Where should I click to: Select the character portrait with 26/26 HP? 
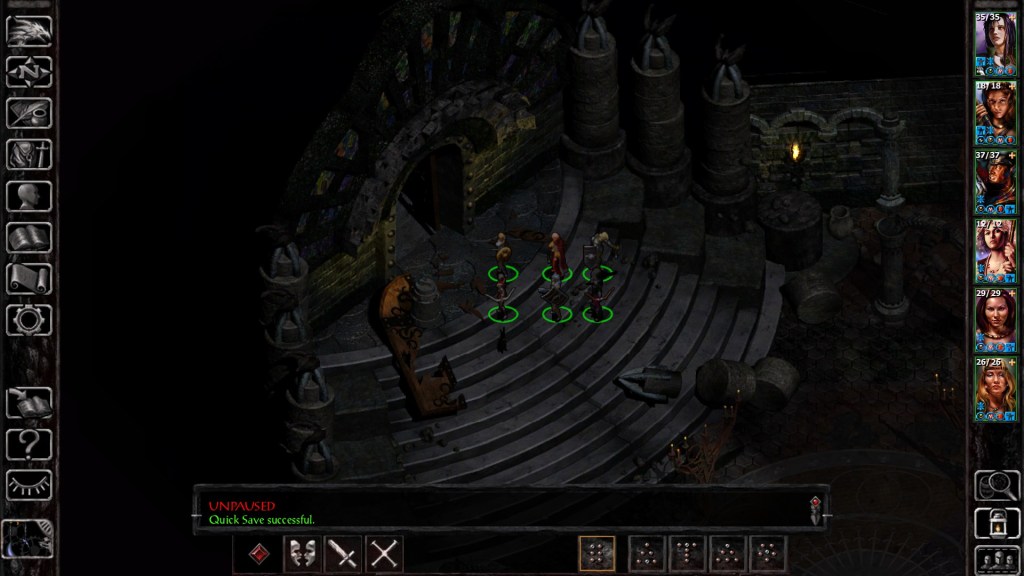pyautogui.click(x=995, y=388)
